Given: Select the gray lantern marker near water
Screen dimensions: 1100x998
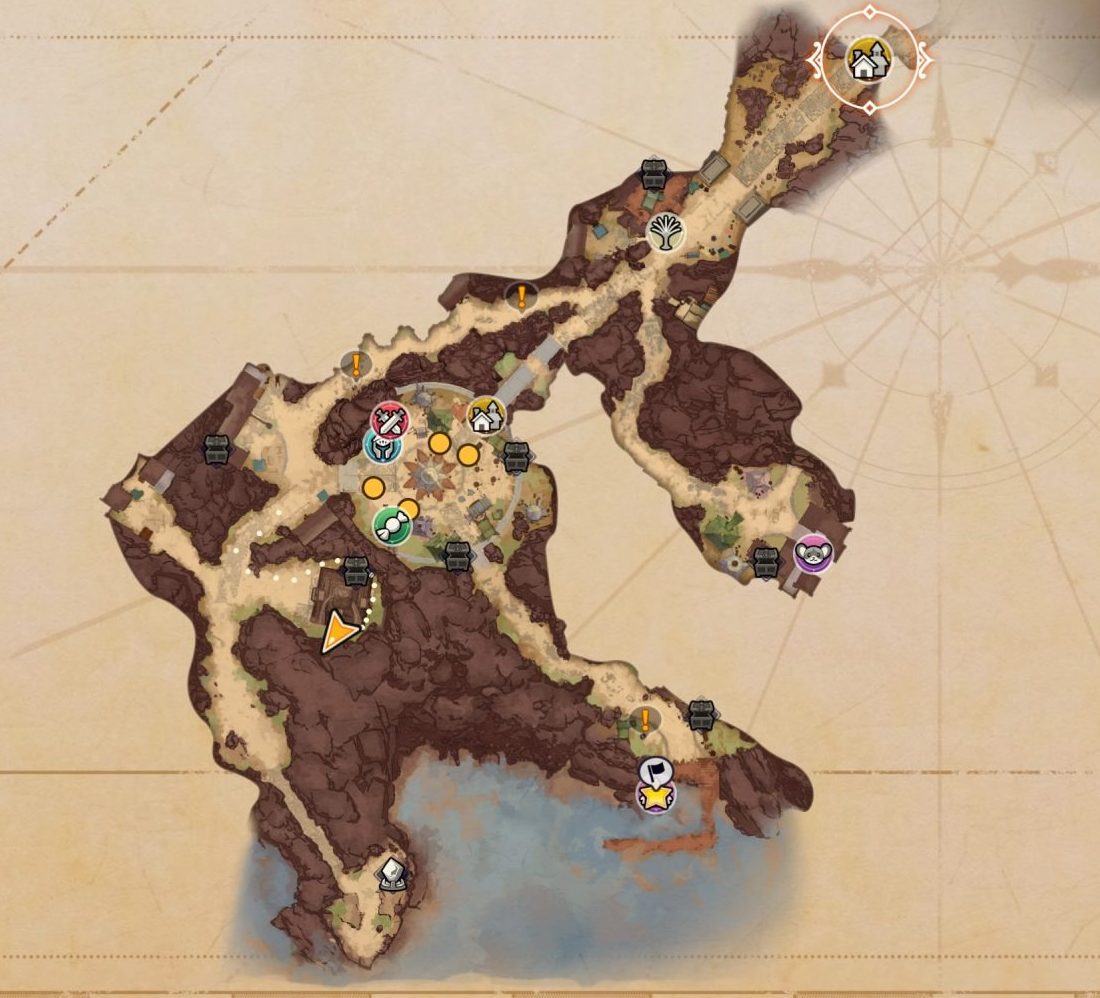Looking at the screenshot, I should [x=392, y=875].
